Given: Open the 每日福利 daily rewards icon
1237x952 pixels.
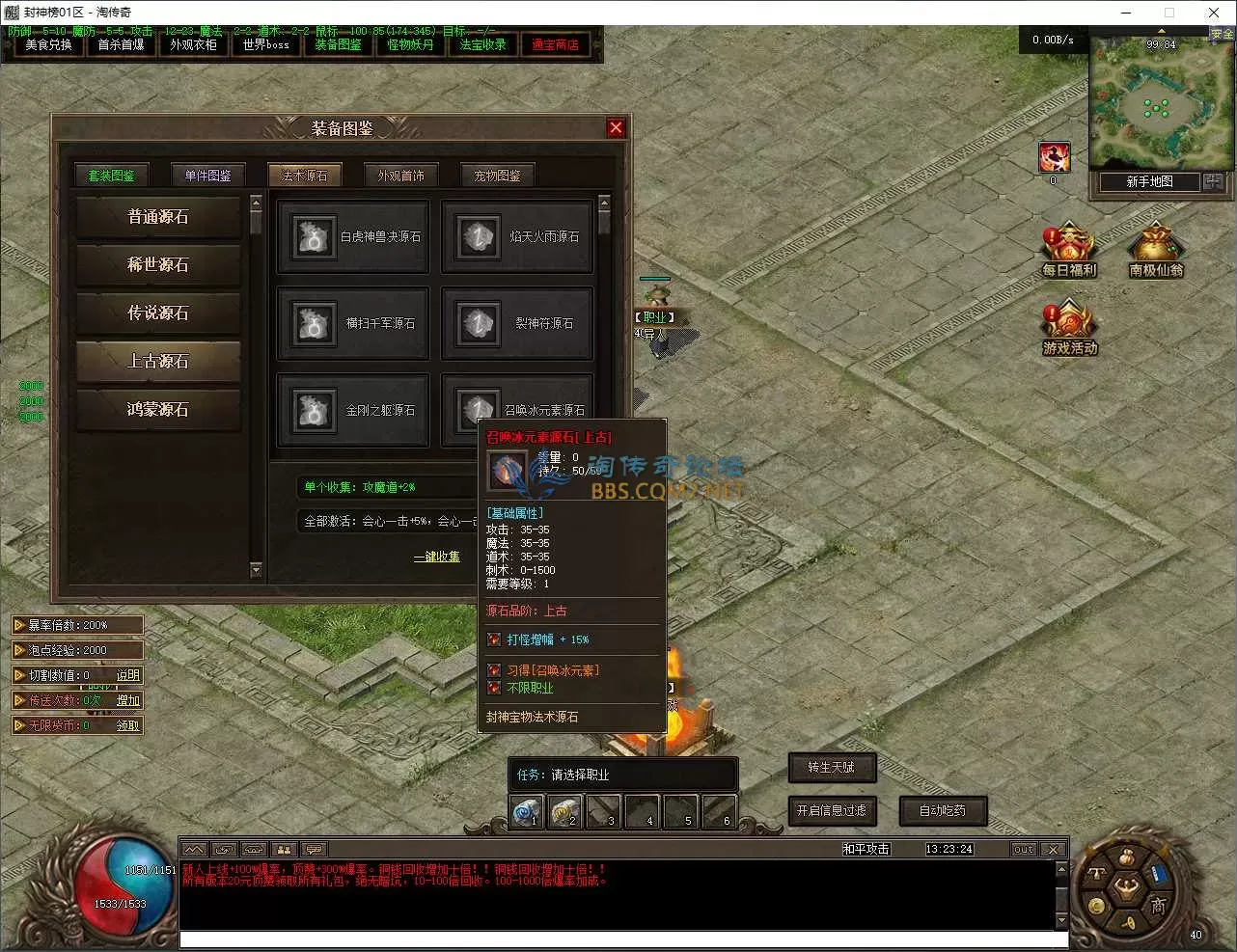Looking at the screenshot, I should coord(1068,252).
